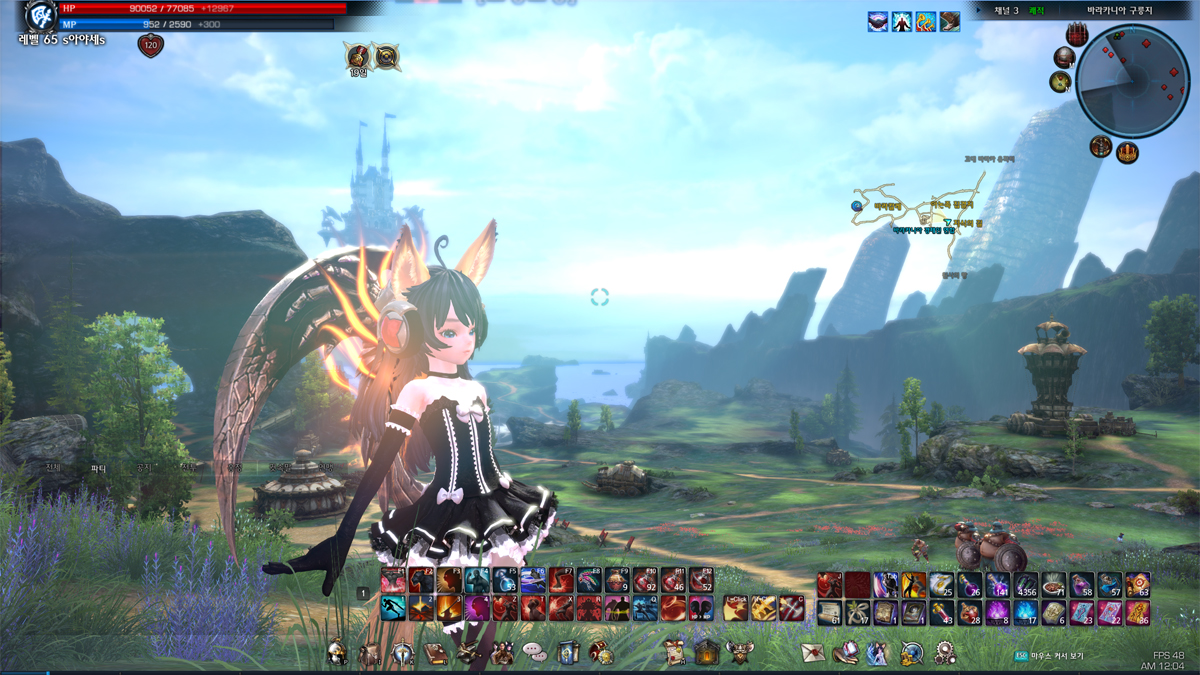Open the chat speech bubbles icon
The image size is (1200, 675).
[x=535, y=653]
